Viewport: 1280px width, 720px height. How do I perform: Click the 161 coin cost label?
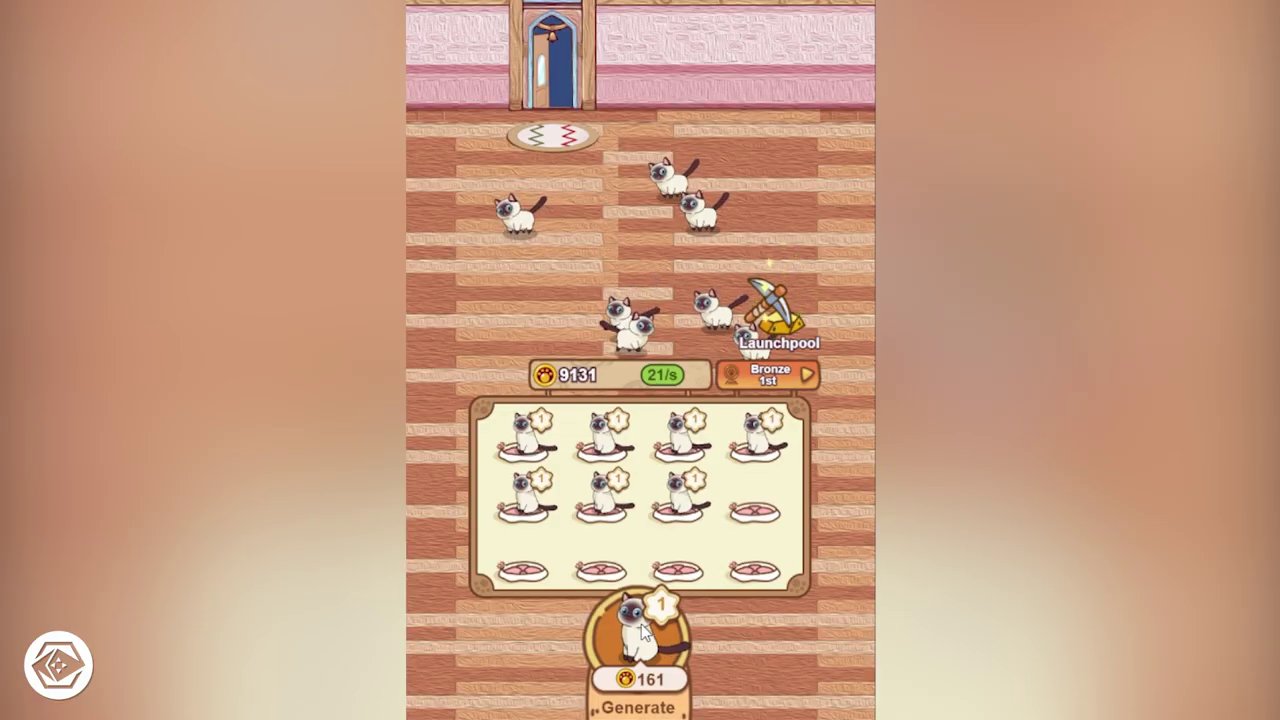[x=640, y=679]
